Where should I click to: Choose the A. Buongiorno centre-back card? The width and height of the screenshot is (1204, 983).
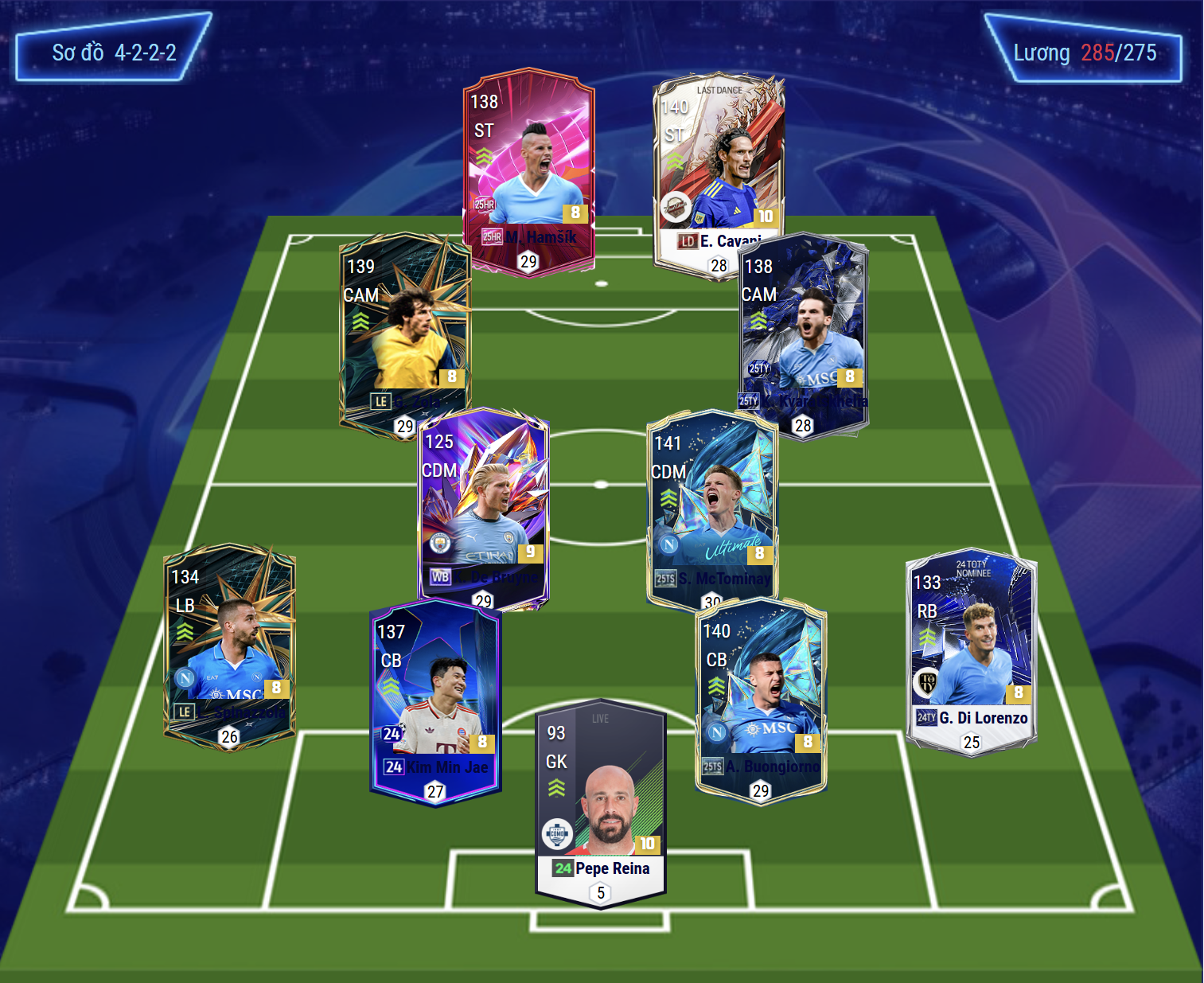(x=761, y=700)
